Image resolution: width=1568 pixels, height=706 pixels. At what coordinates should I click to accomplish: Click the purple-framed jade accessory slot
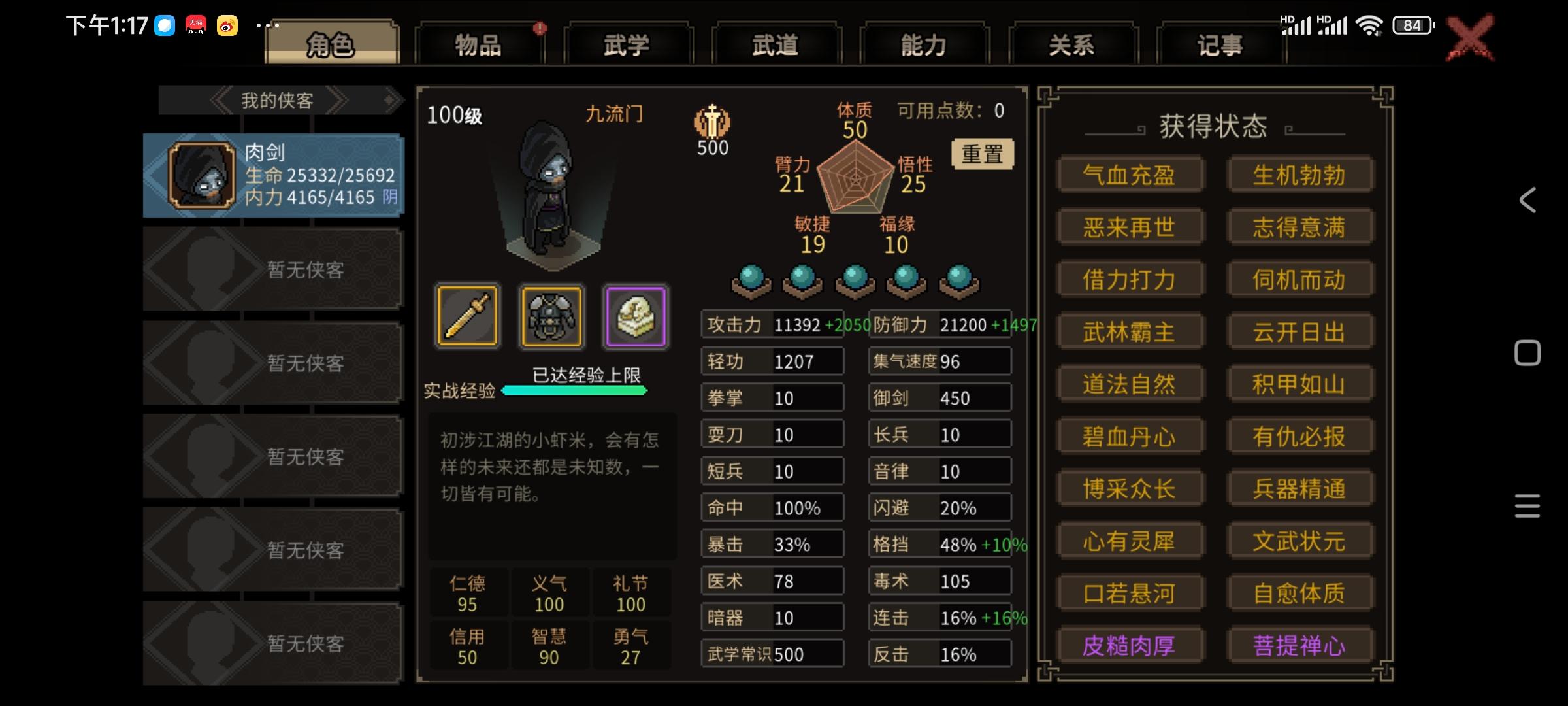click(x=634, y=318)
